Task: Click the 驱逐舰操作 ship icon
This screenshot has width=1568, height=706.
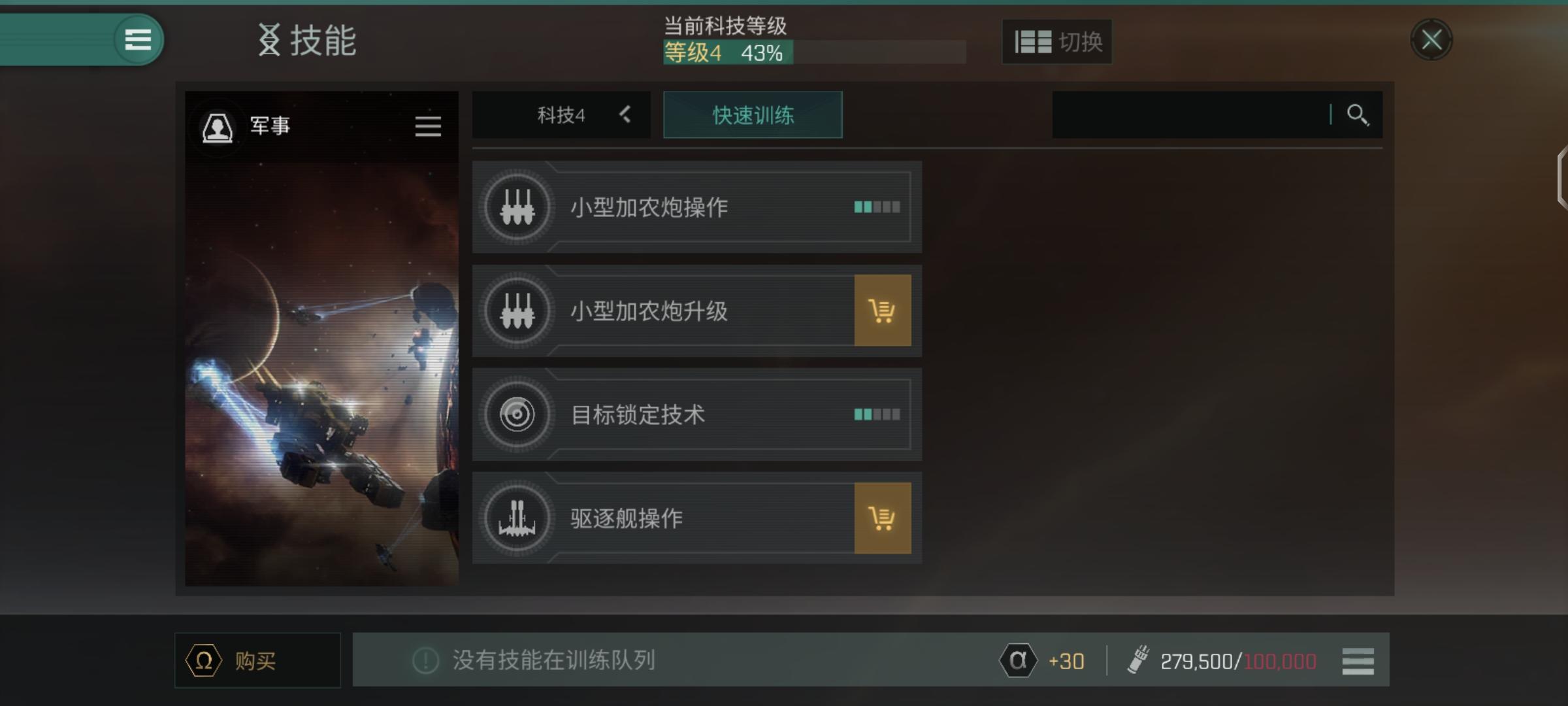Action: coord(516,518)
